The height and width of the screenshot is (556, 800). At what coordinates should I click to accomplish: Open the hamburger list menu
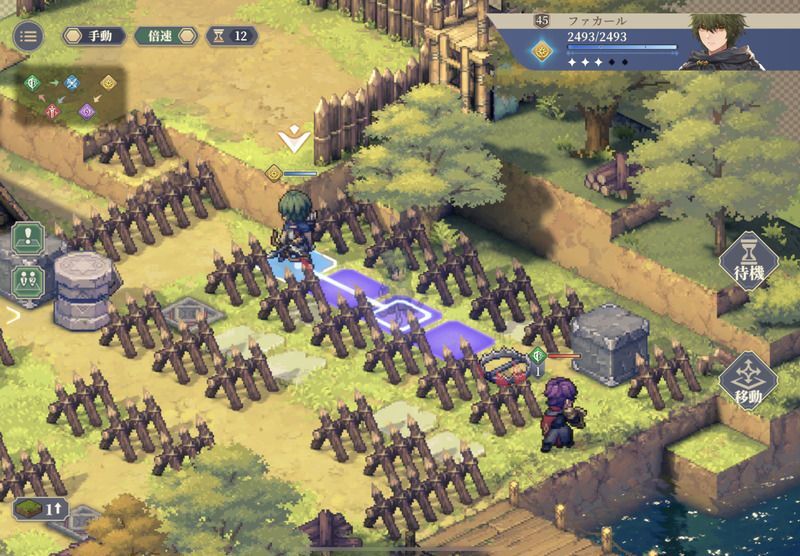pyautogui.click(x=28, y=37)
